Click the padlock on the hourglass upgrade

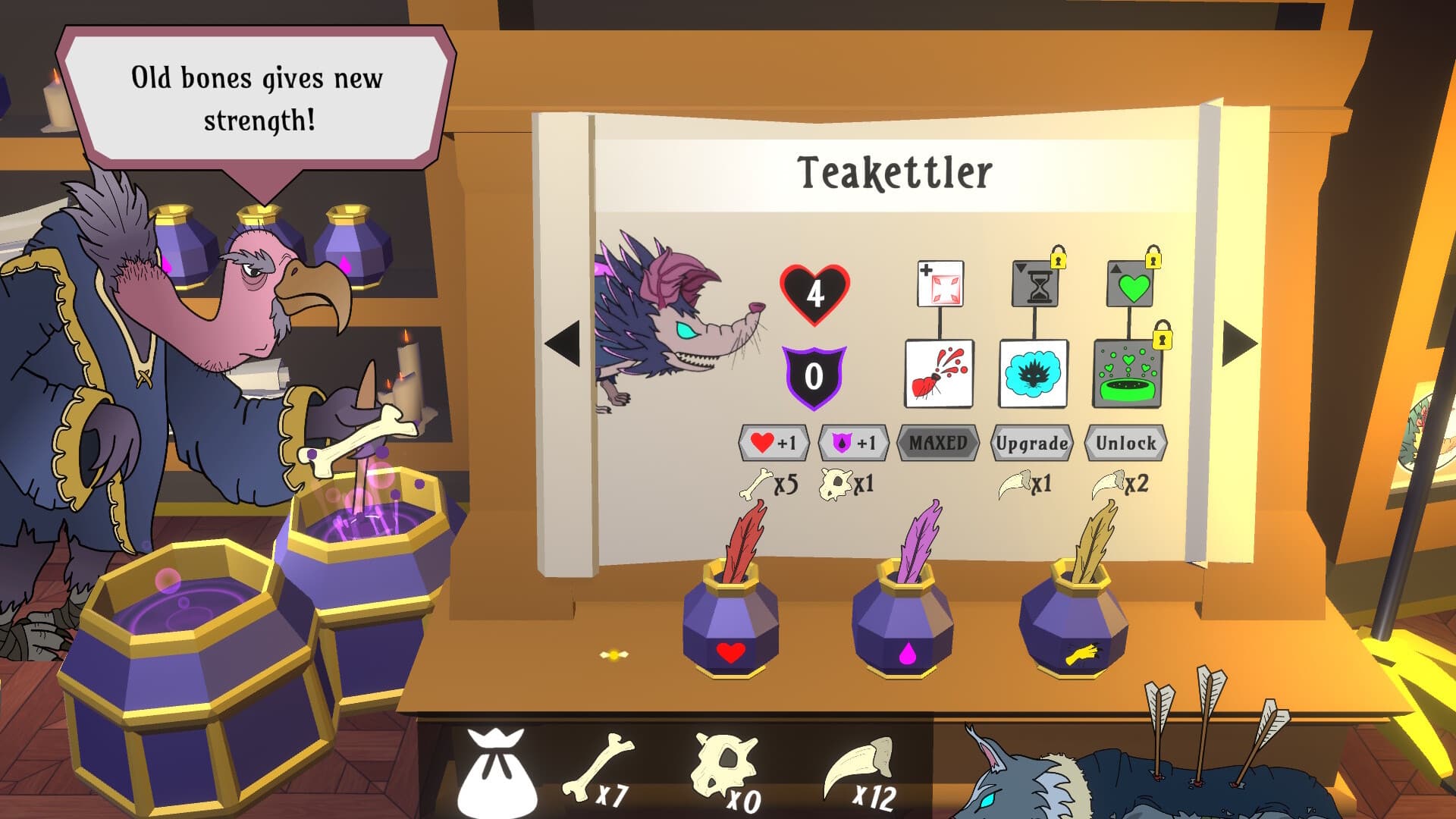pyautogui.click(x=1060, y=260)
